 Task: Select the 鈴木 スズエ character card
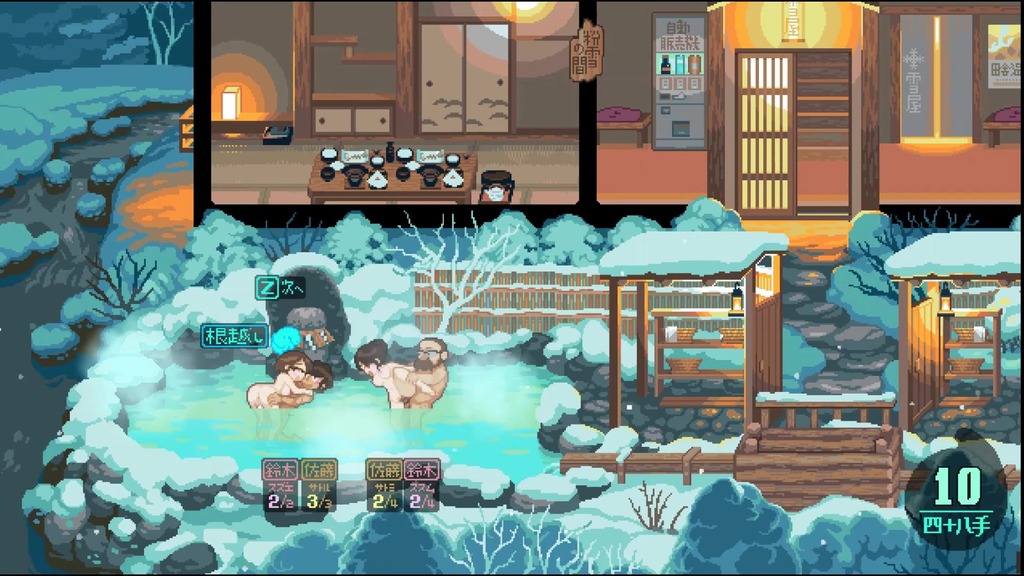(279, 484)
